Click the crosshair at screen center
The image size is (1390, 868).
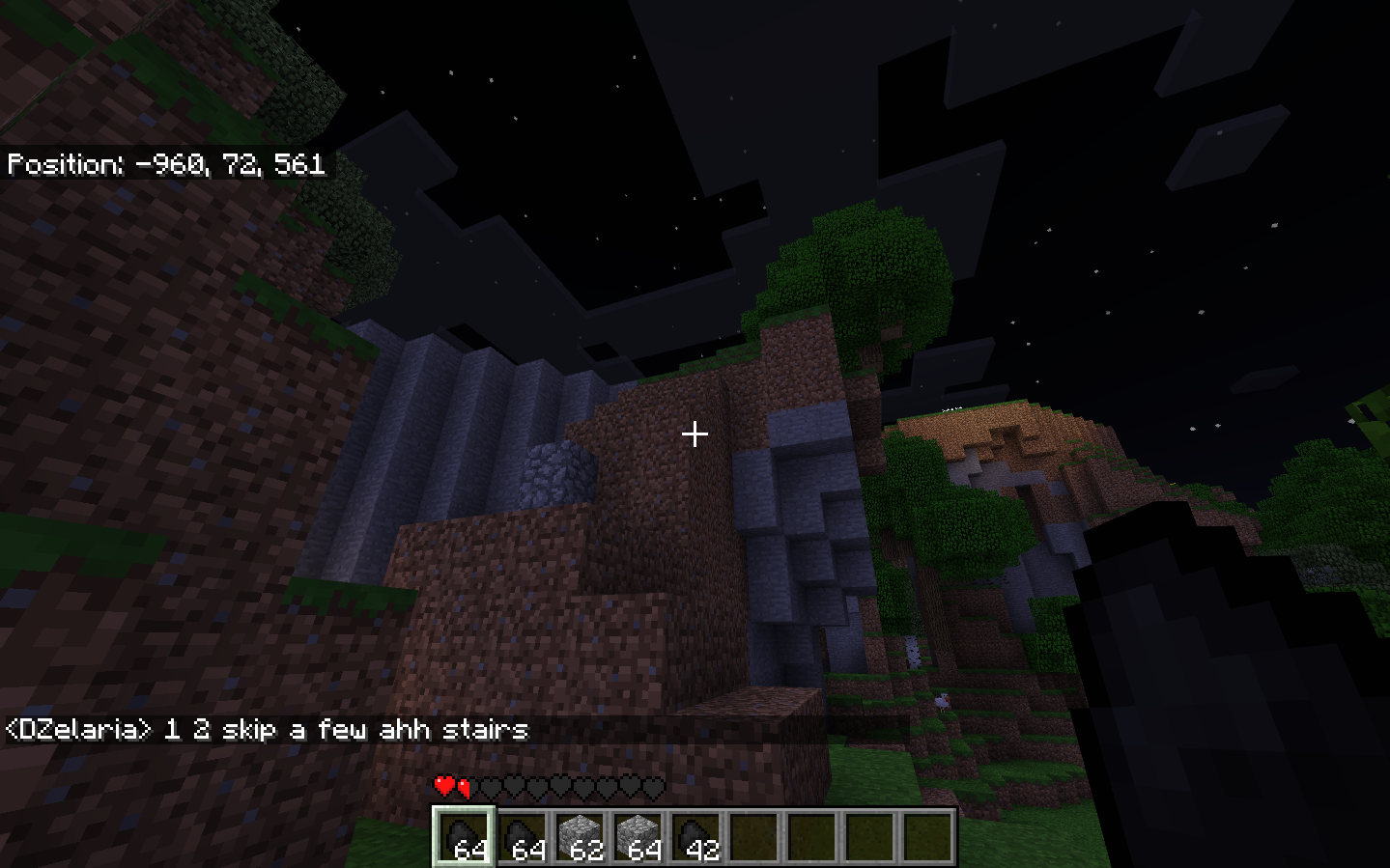click(x=695, y=435)
